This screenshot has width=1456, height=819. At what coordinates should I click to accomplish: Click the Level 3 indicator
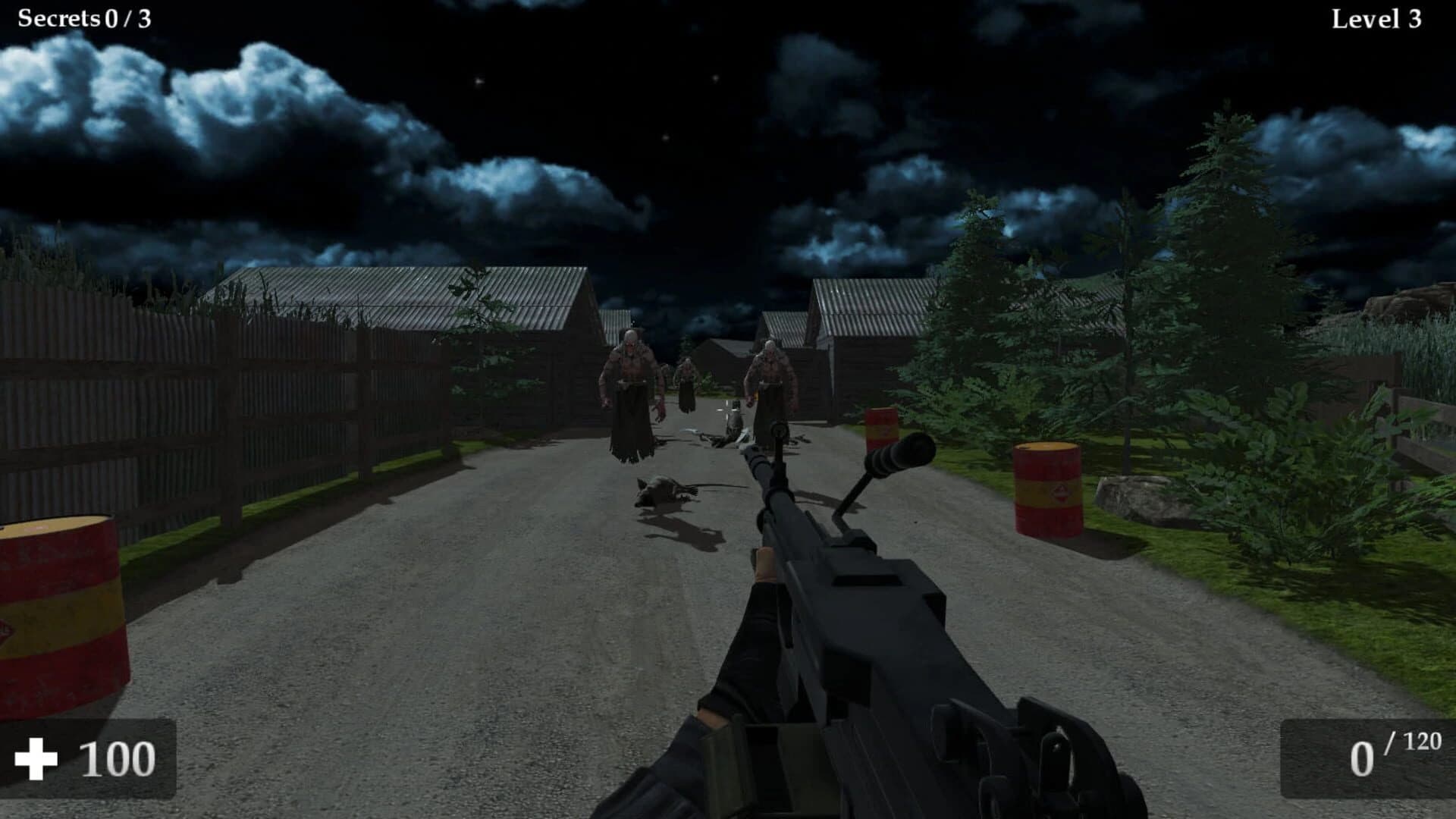1376,17
